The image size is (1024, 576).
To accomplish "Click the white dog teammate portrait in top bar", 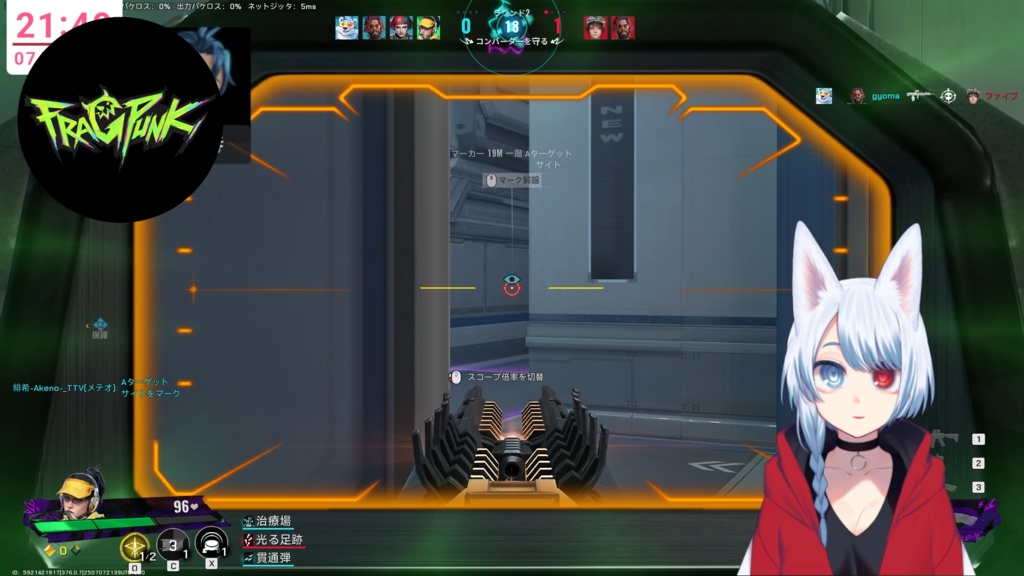I will (347, 27).
